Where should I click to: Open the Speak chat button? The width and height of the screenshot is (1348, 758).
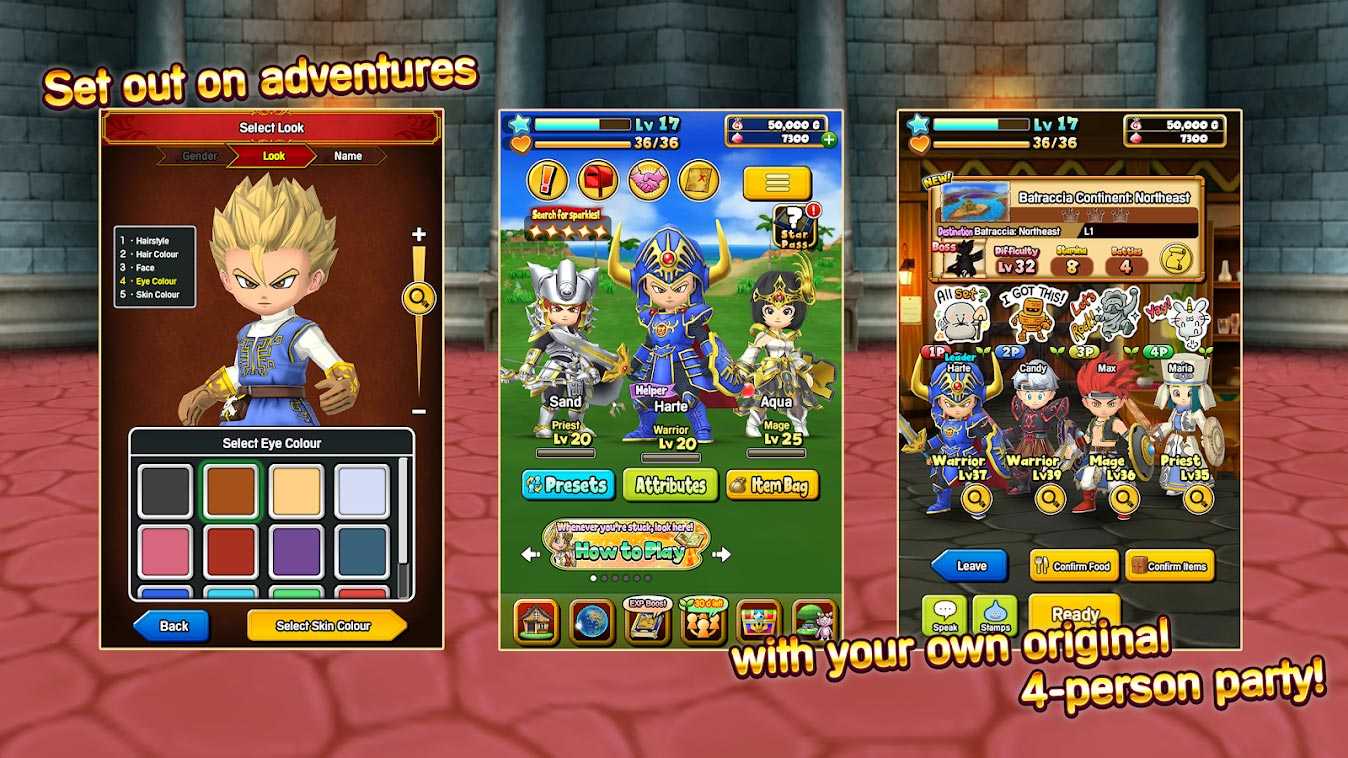[x=944, y=615]
